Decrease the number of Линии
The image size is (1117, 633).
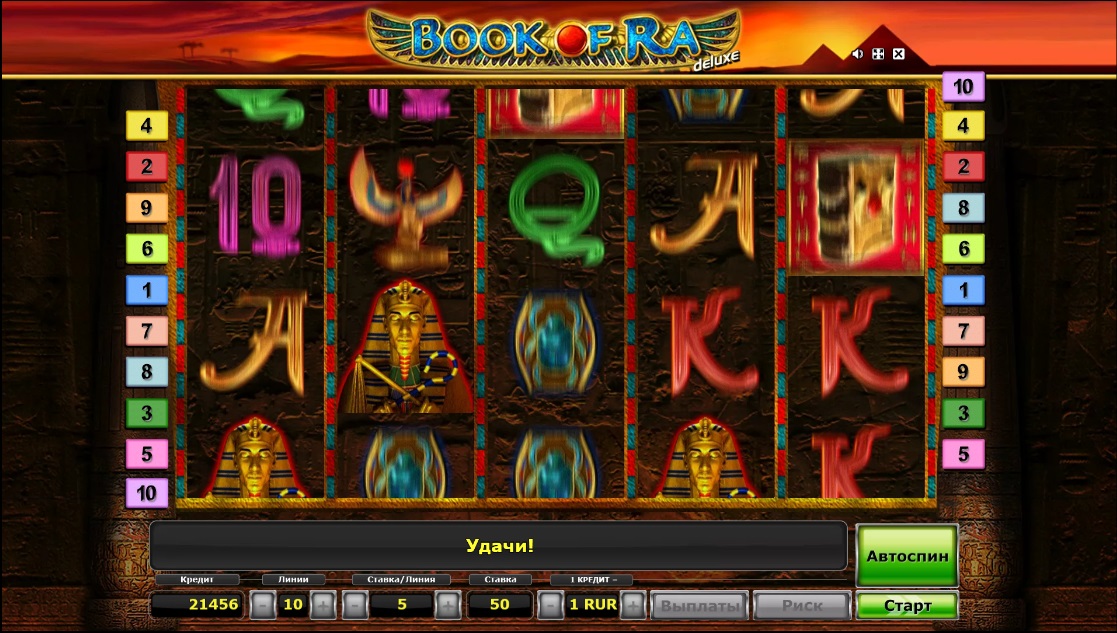tap(261, 605)
